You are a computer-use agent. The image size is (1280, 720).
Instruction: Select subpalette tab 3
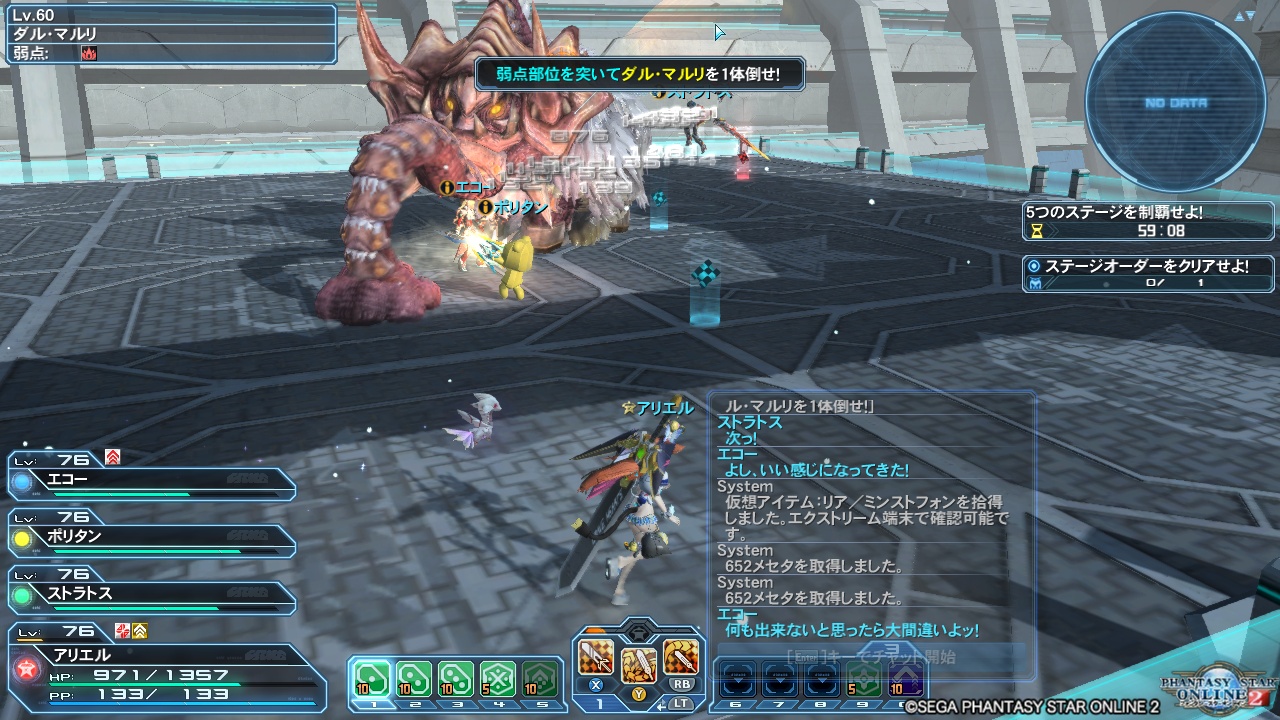tap(458, 705)
